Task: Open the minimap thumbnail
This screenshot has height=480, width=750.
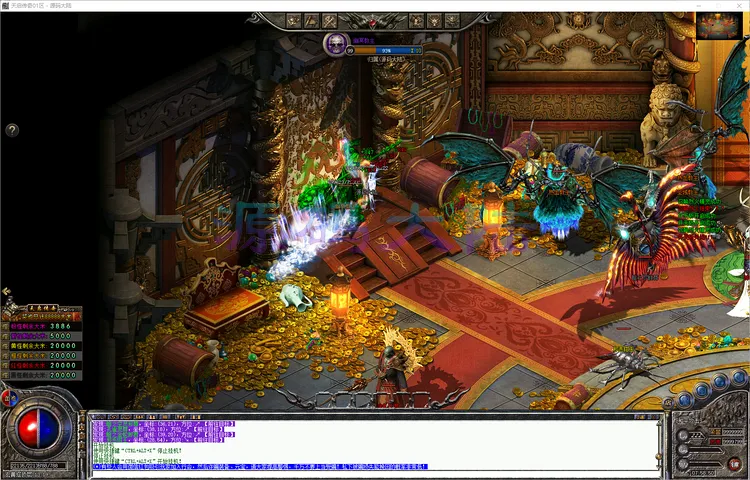Action: [718, 26]
